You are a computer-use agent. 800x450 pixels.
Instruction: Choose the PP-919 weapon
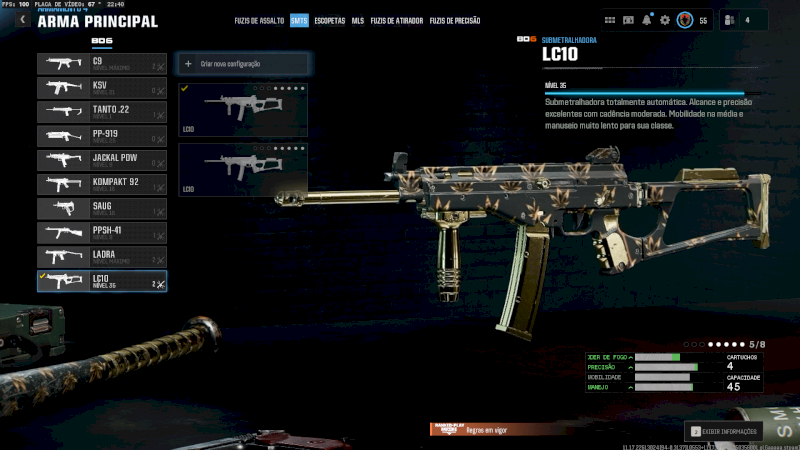[x=102, y=136]
